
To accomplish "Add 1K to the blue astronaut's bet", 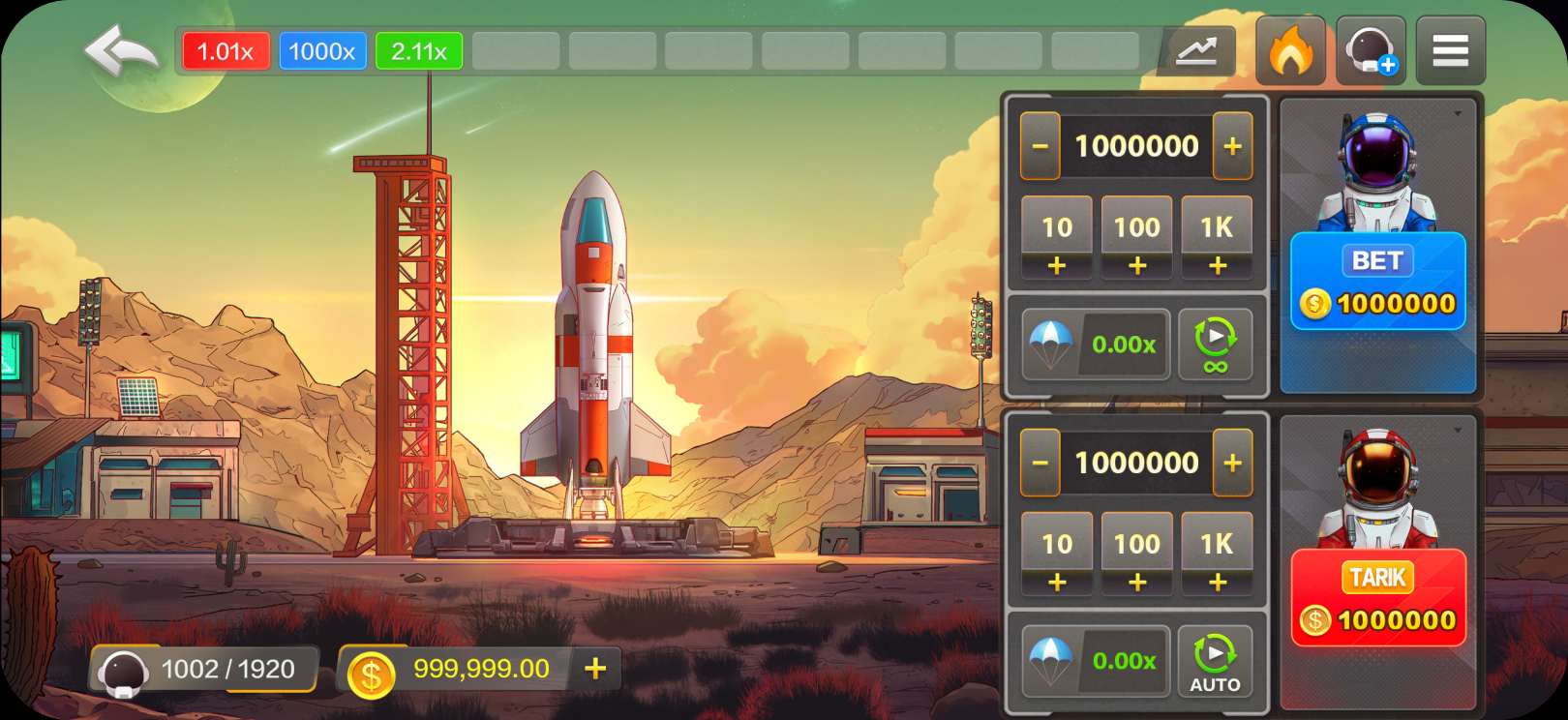I will 1217,238.
